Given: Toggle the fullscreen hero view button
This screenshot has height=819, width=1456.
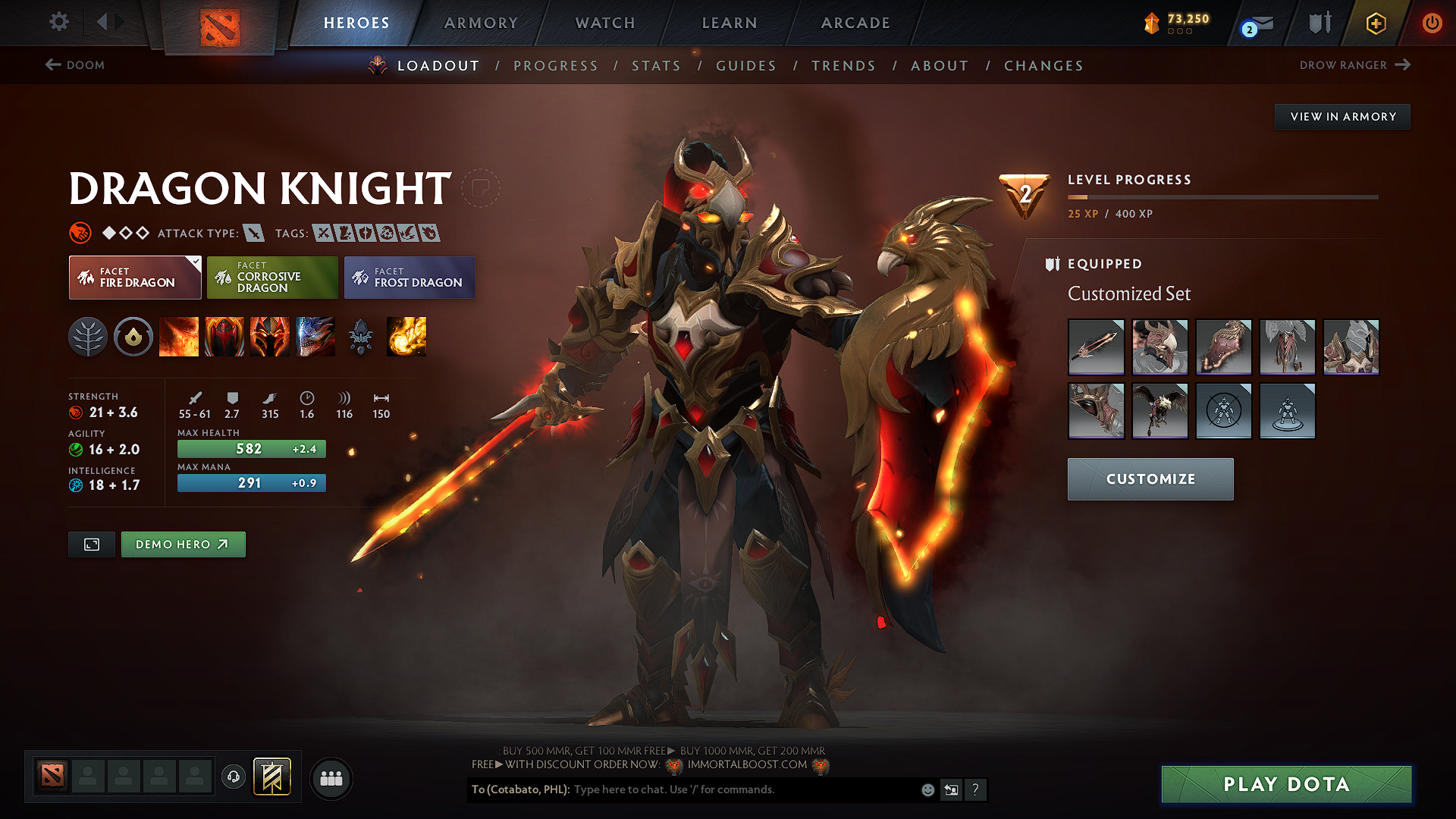Looking at the screenshot, I should (91, 544).
